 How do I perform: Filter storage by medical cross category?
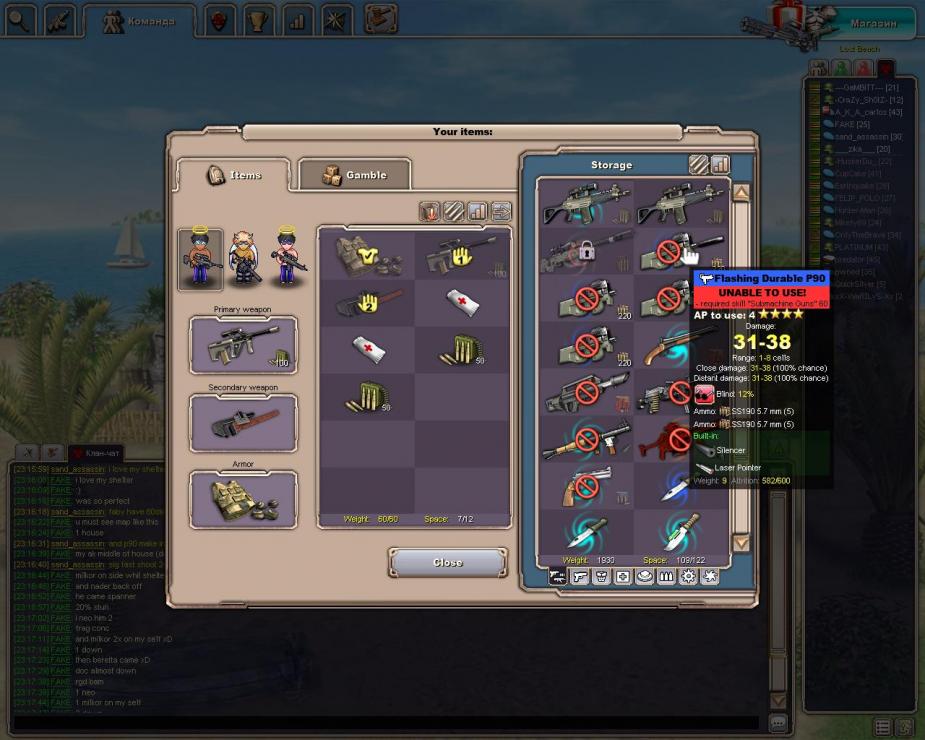[x=623, y=577]
